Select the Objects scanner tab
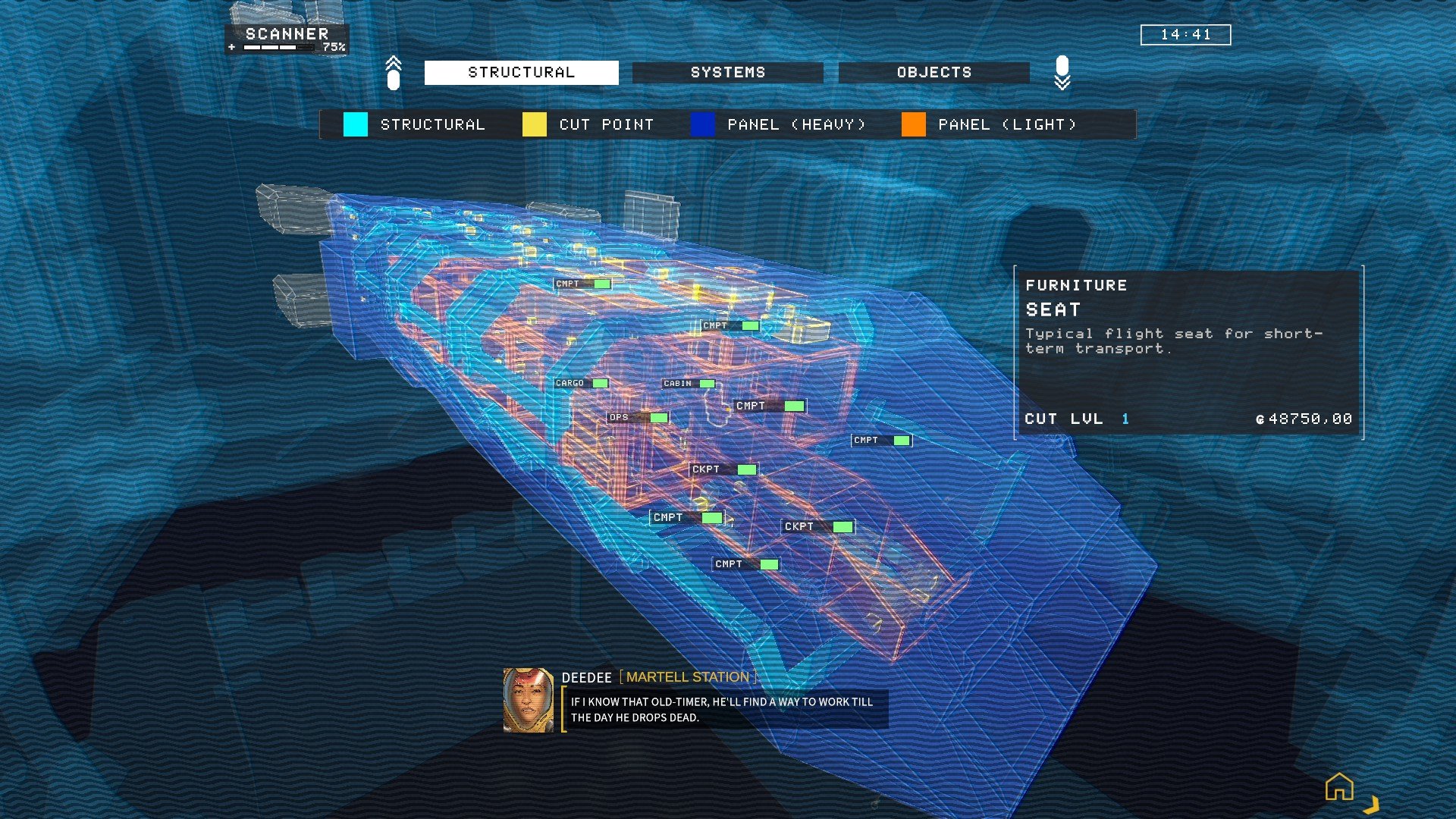The width and height of the screenshot is (1456, 819). [934, 72]
